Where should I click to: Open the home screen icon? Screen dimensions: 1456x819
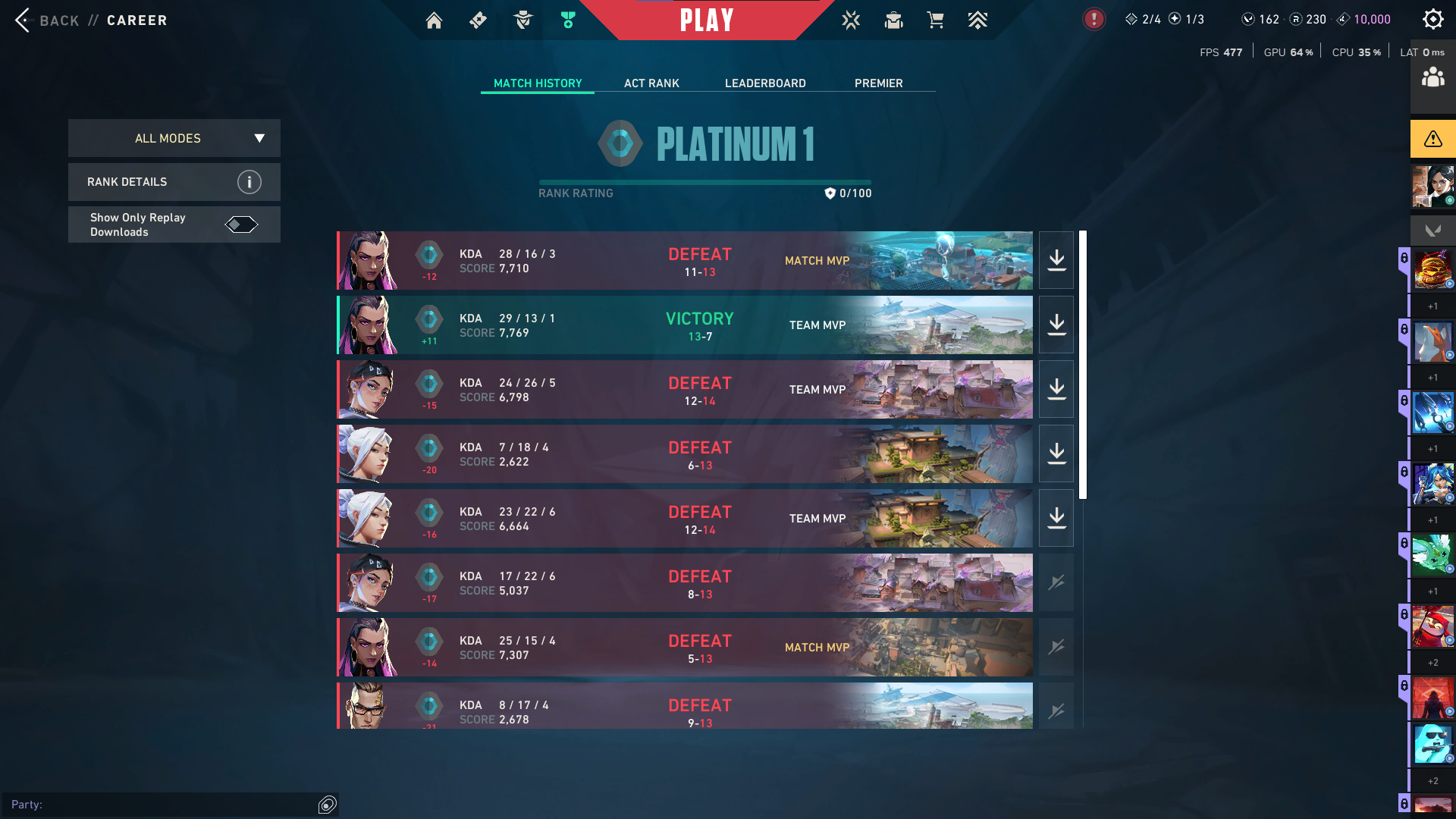(x=434, y=20)
